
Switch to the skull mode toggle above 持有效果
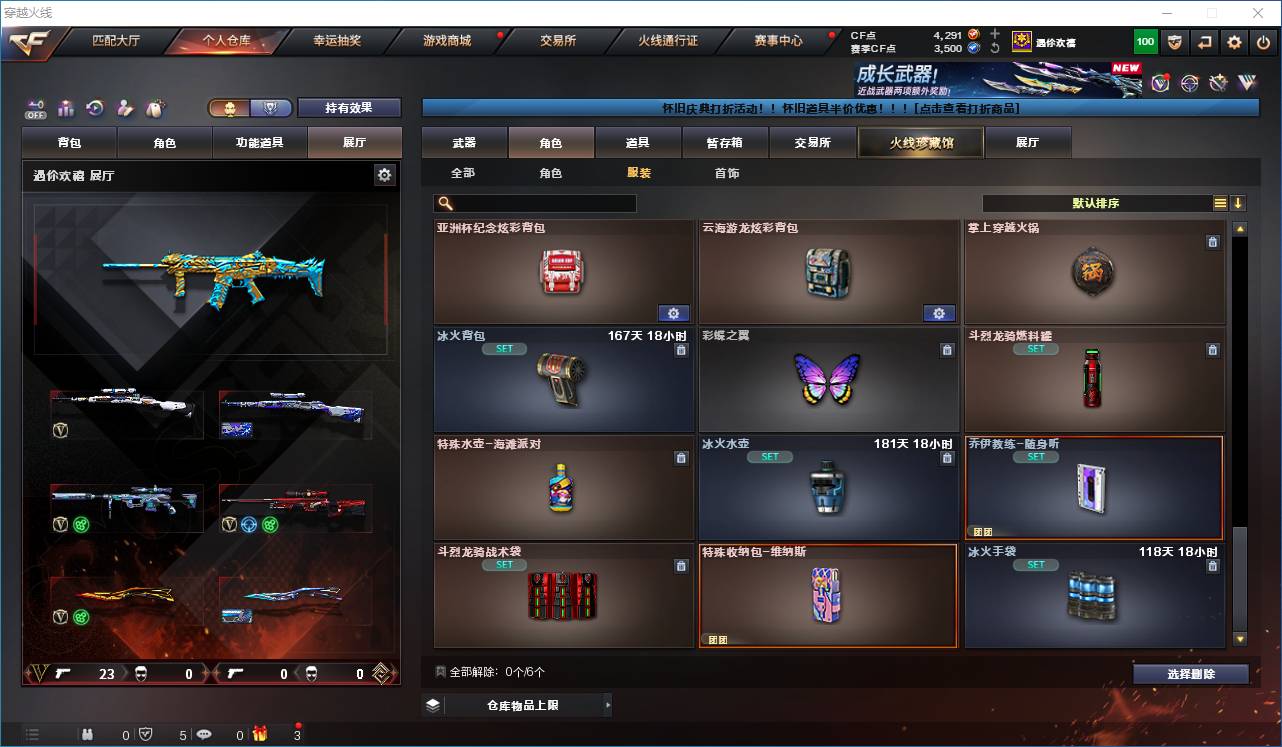pos(231,108)
